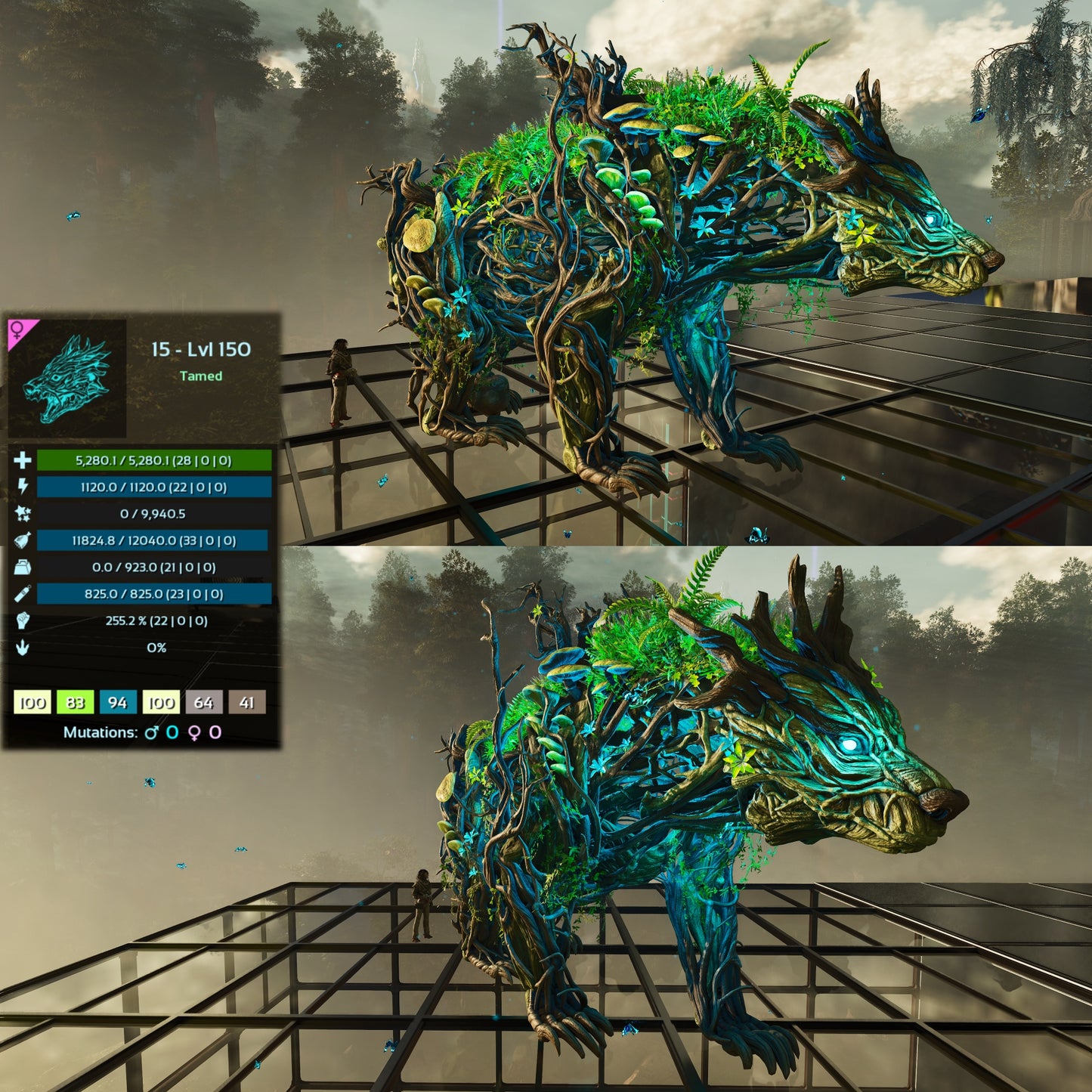Click the creature portrait thumbnail

(x=68, y=379)
